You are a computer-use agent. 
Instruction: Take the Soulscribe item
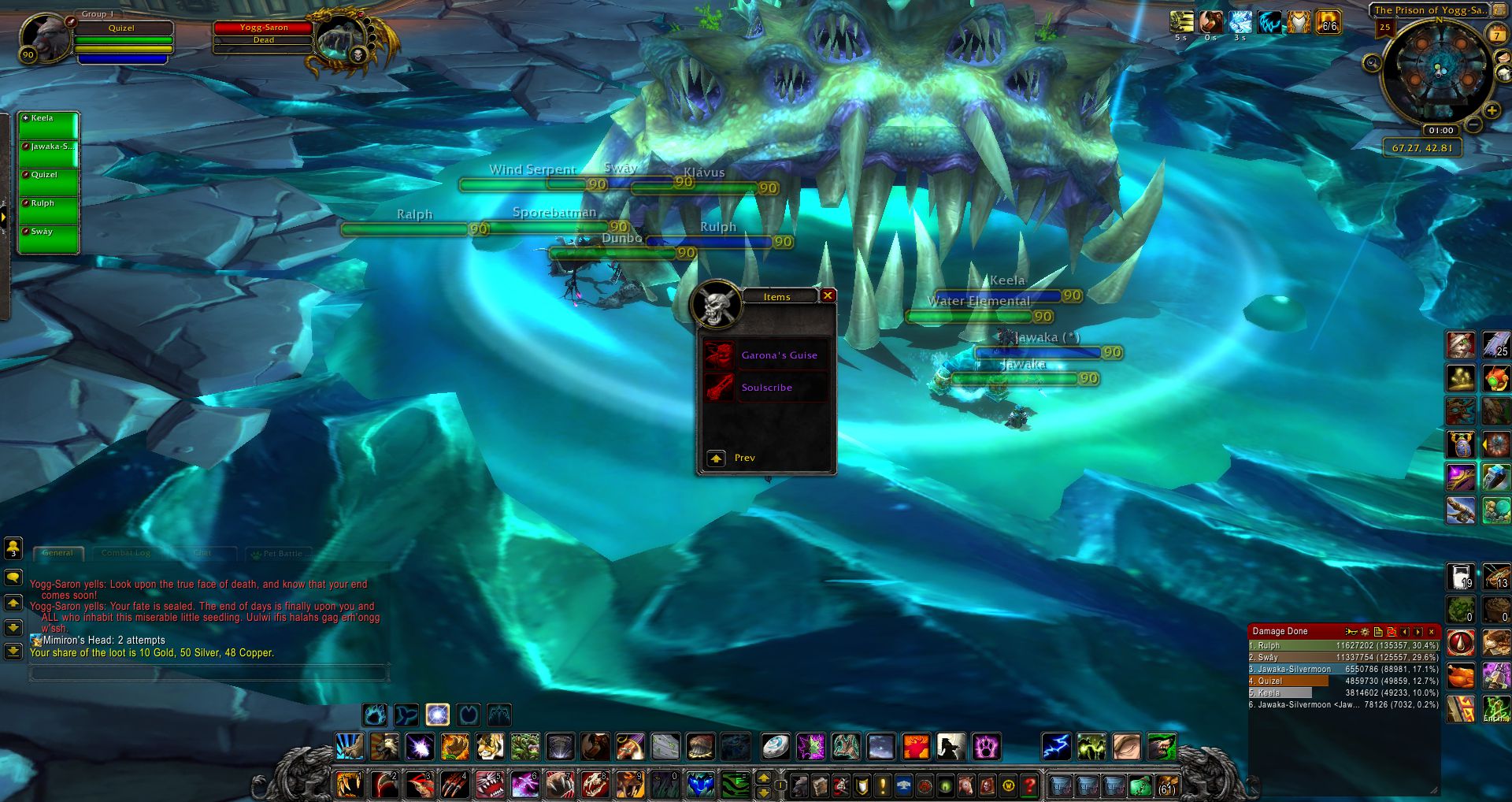pyautogui.click(x=766, y=388)
